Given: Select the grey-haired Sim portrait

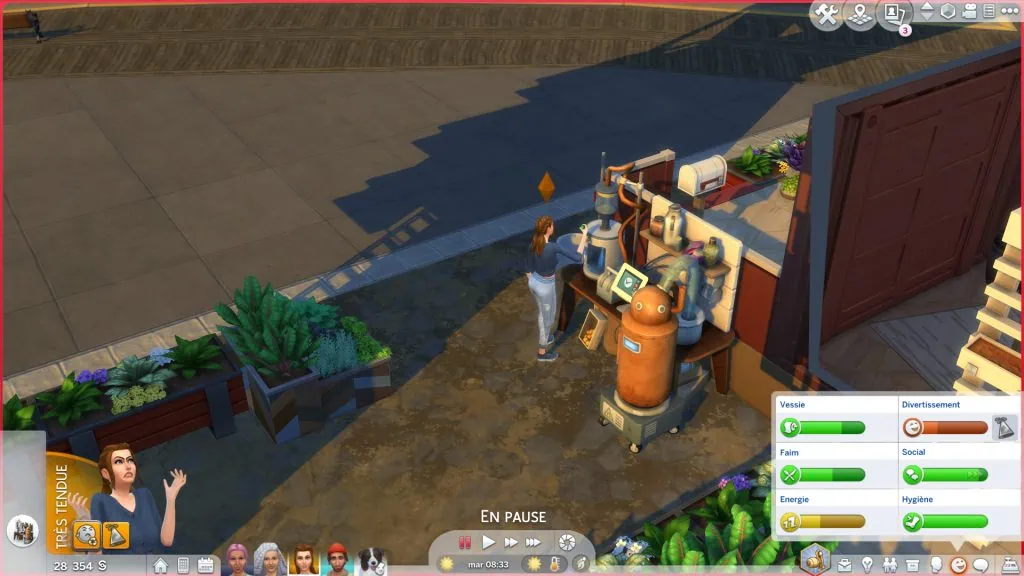Looking at the screenshot, I should point(270,559).
